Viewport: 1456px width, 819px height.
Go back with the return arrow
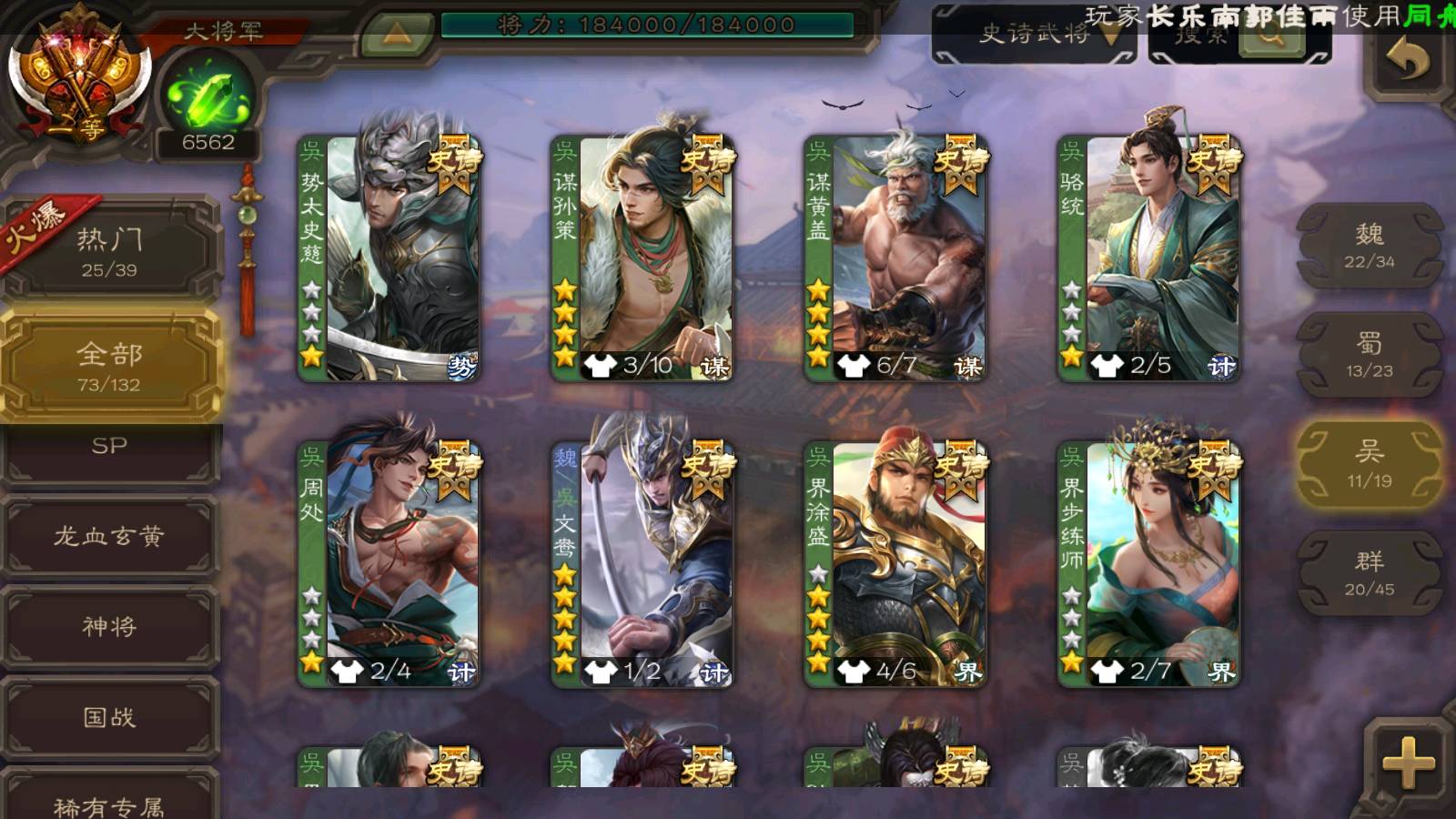click(1408, 61)
